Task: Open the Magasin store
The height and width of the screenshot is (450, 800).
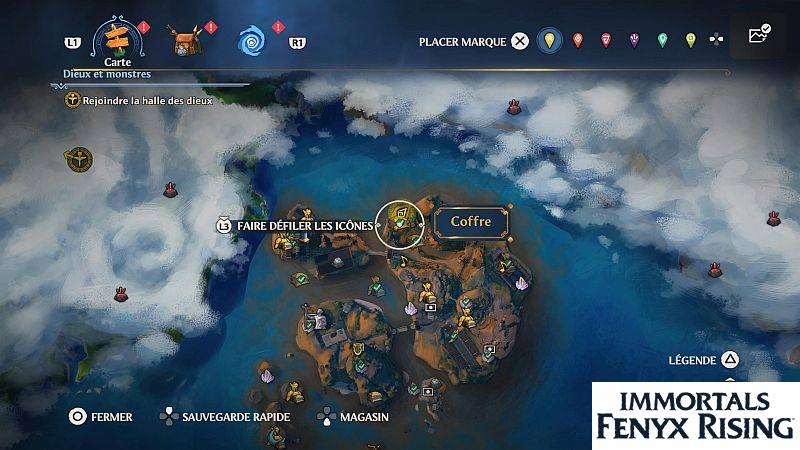Action: (x=351, y=416)
